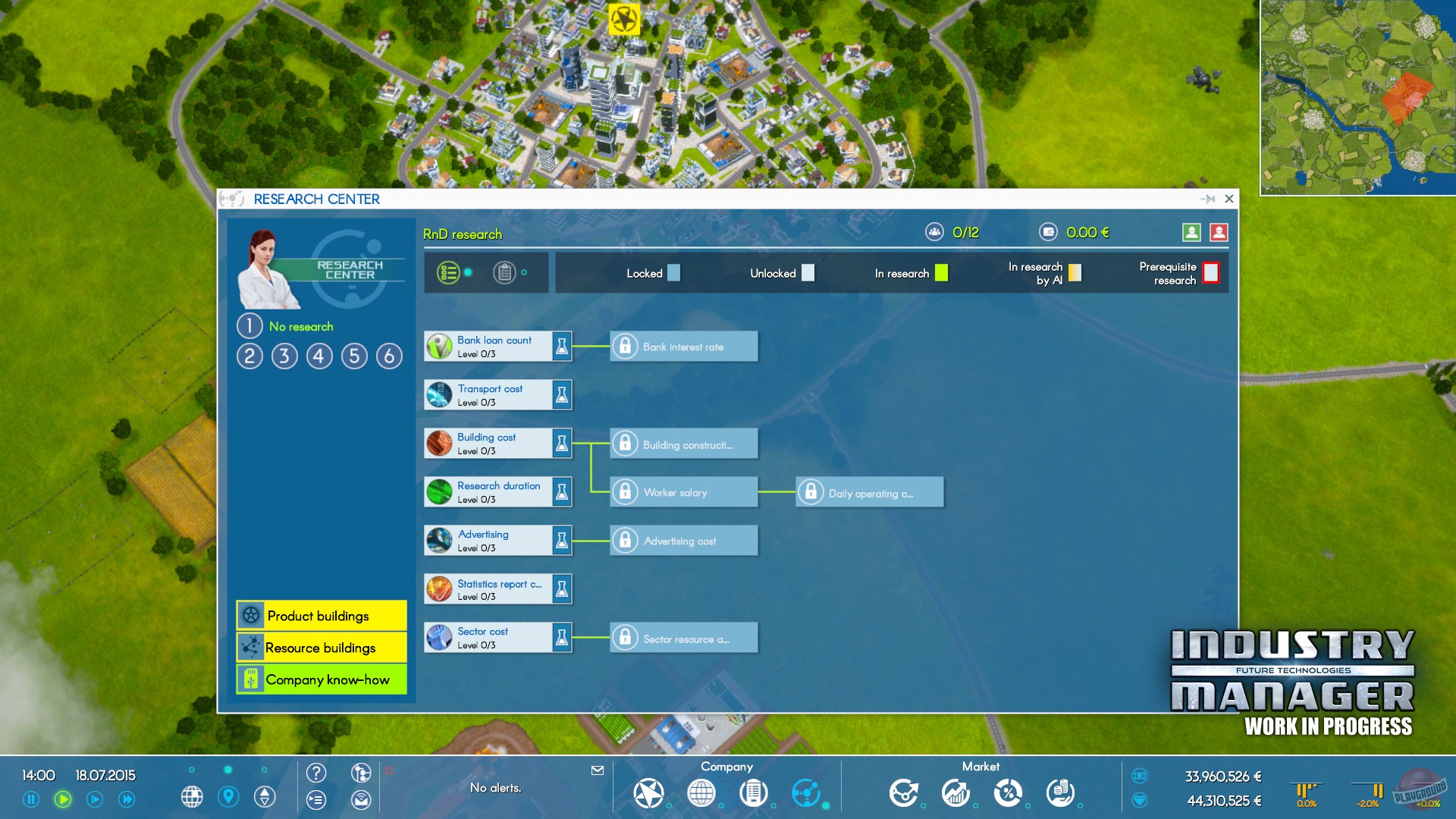Open the Company star emblem panel
This screenshot has height=819, width=1456.
(649, 794)
